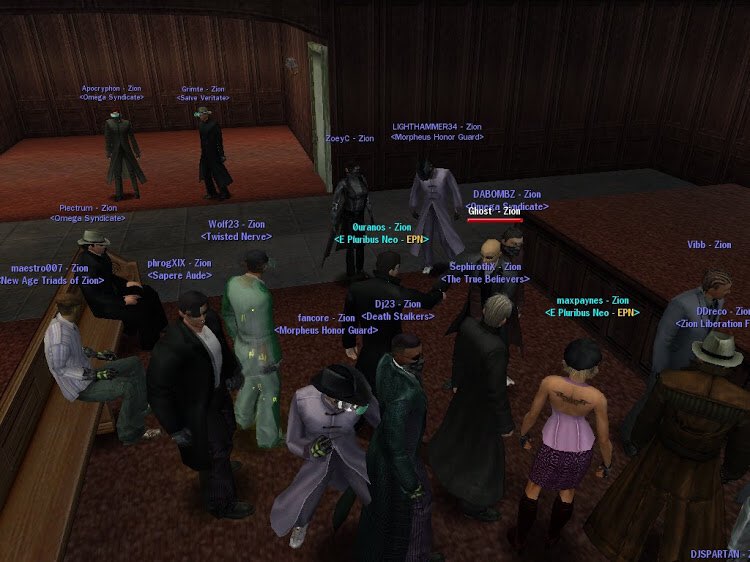The width and height of the screenshot is (750, 562).
Task: Click the maestro007 nameplate
Action: click(51, 268)
